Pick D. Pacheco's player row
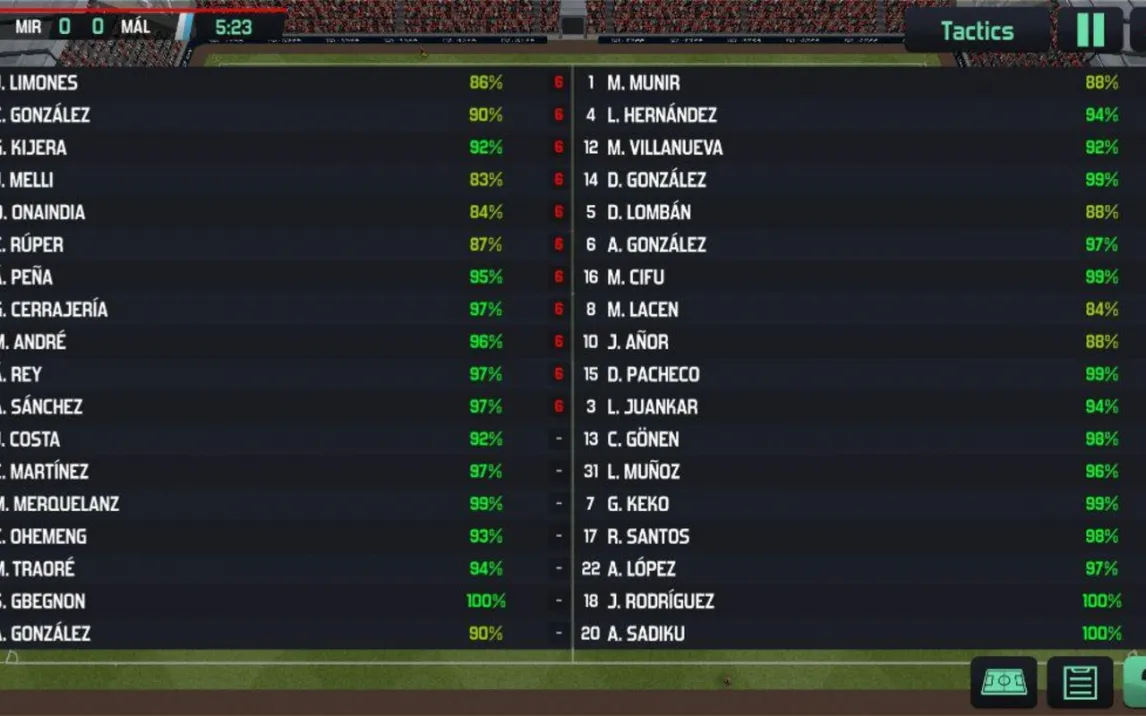 coord(653,374)
